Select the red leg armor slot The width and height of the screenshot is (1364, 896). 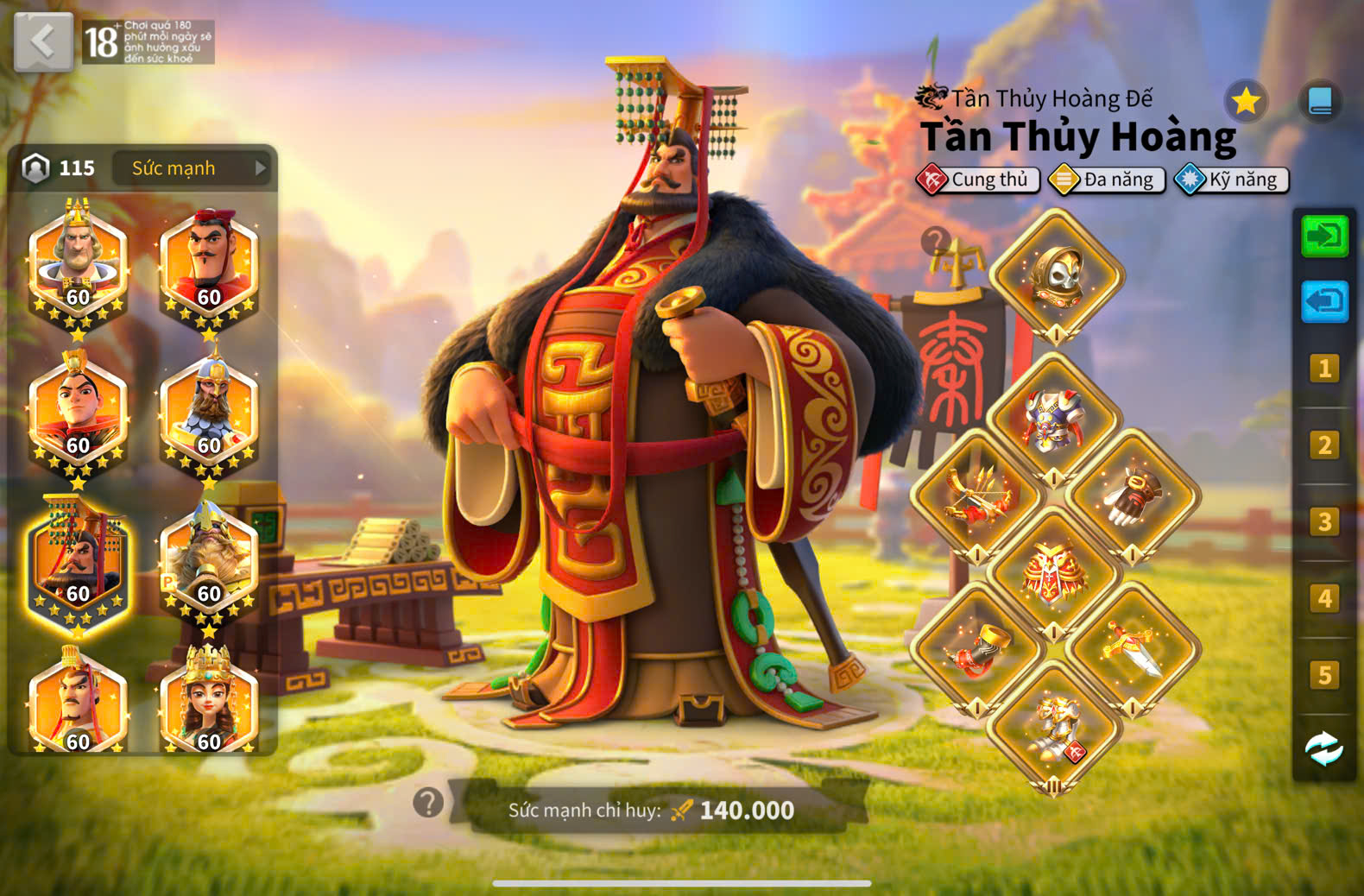click(x=1054, y=573)
